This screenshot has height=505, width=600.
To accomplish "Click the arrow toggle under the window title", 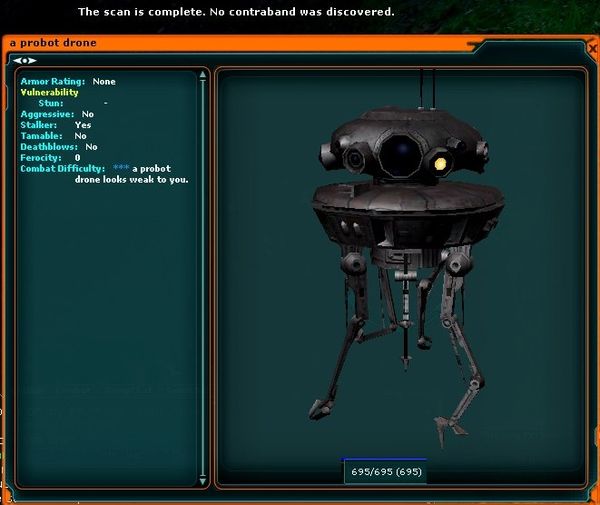I will [x=24, y=60].
